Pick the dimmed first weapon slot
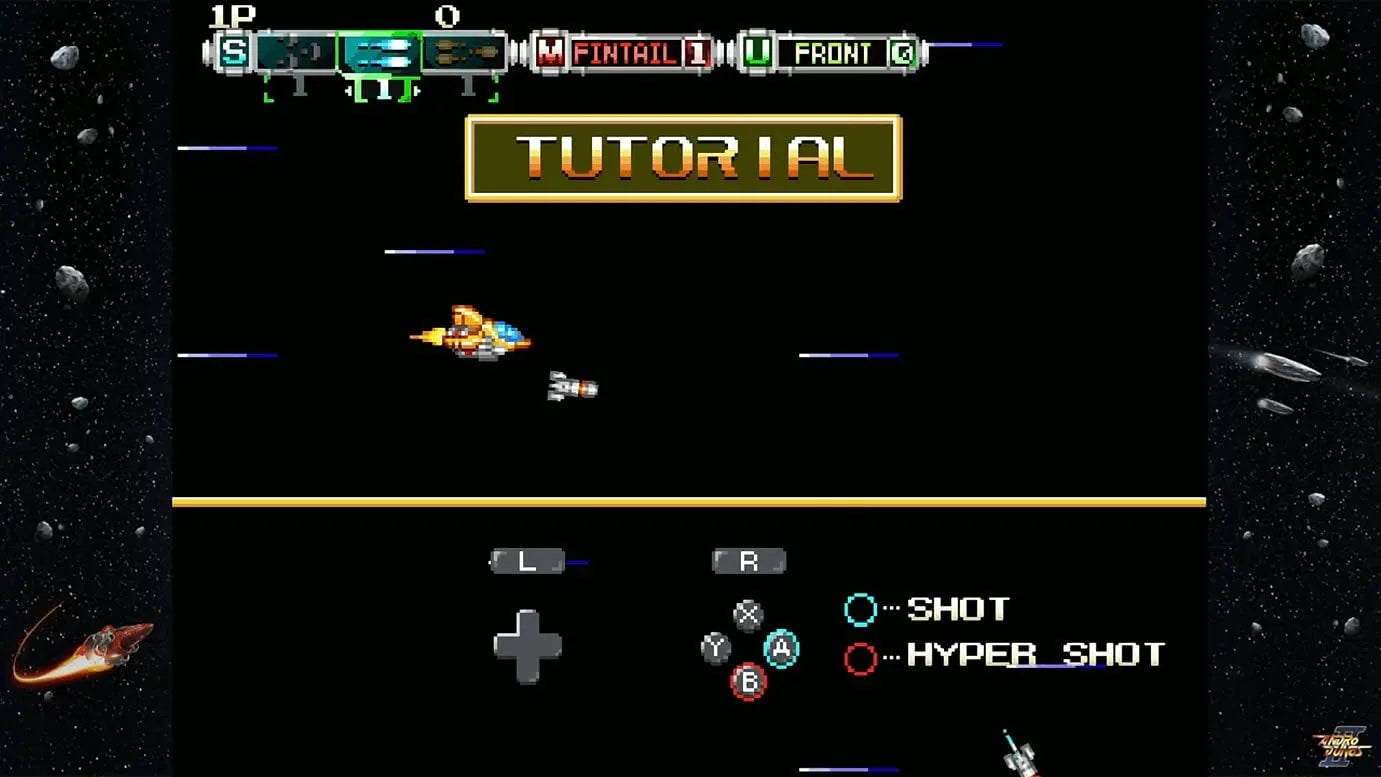 point(296,52)
